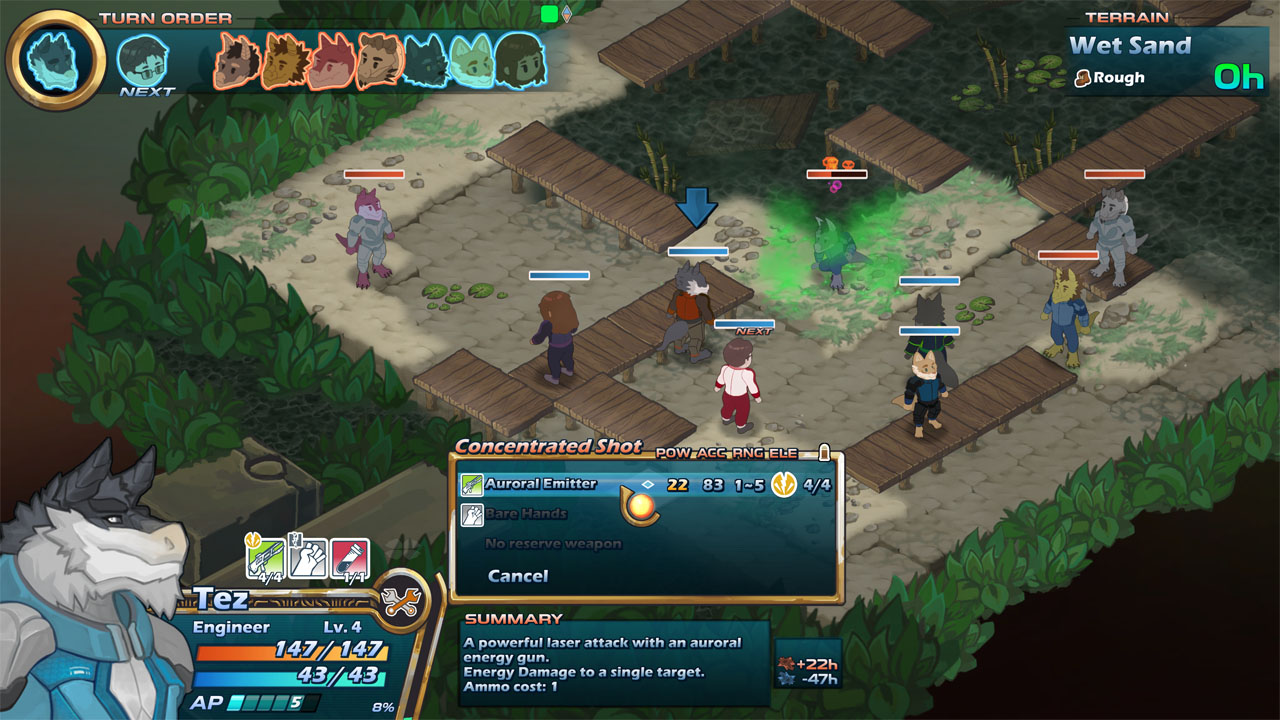Click the TERRAIN panel title
Viewport: 1280px width, 720px height.
click(1129, 16)
